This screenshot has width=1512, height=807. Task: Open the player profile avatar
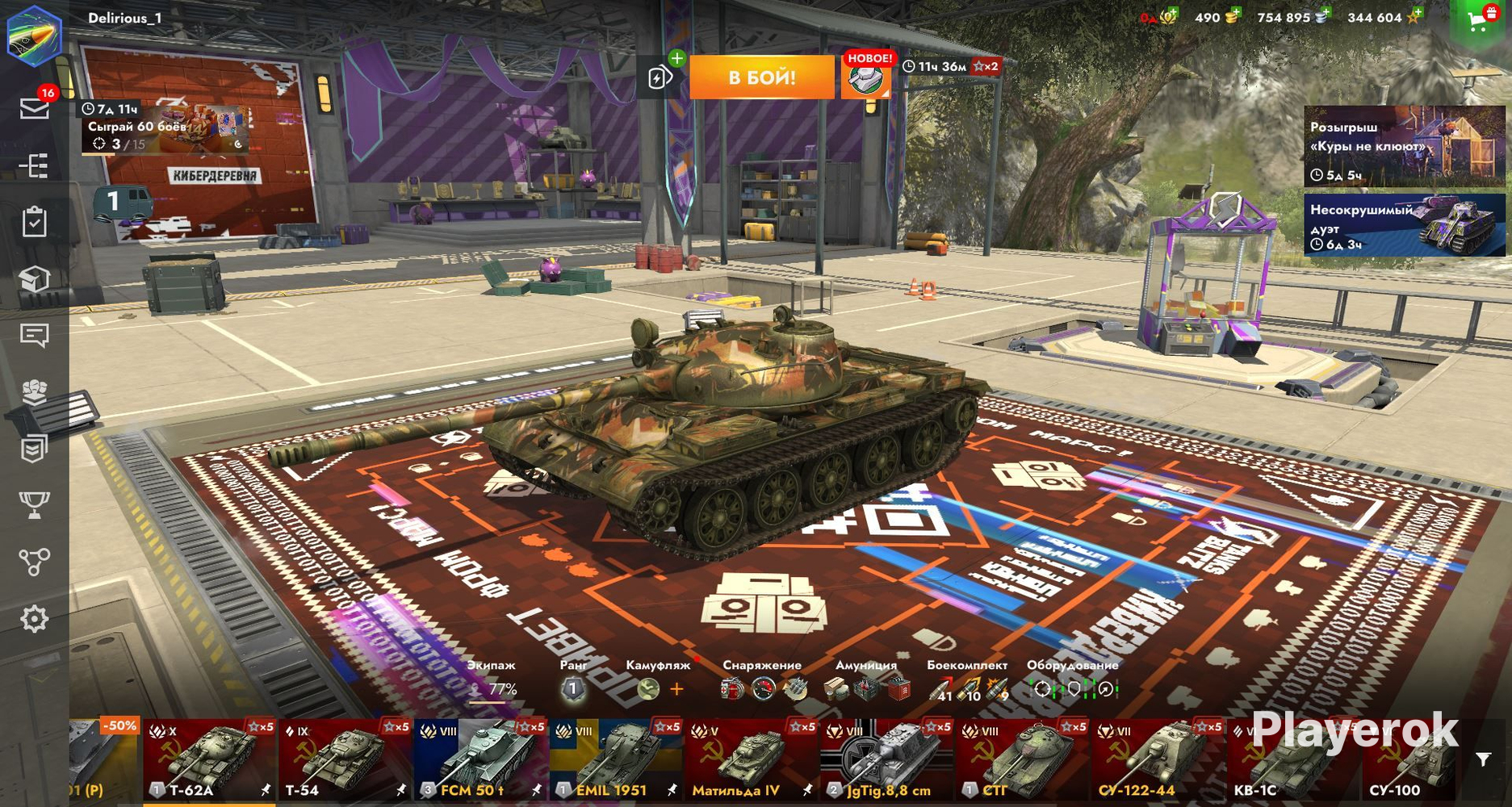click(x=34, y=35)
